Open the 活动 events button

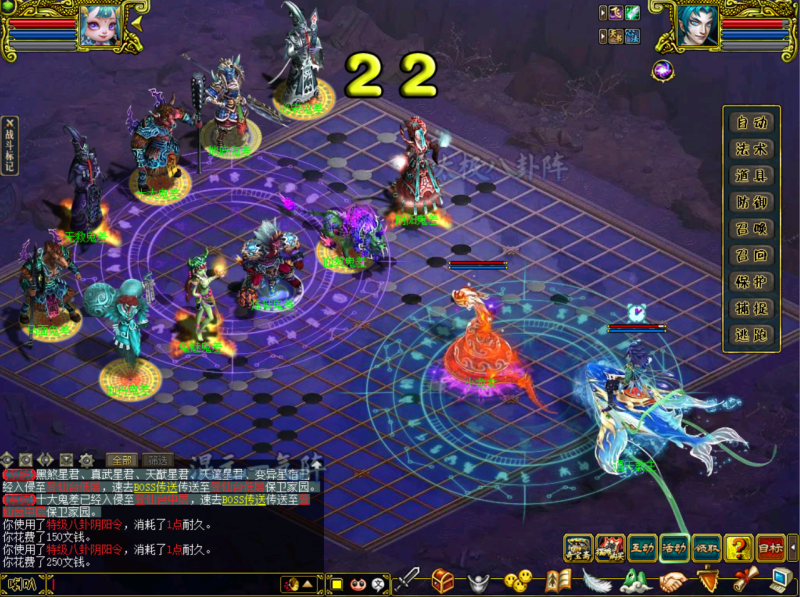[674, 547]
